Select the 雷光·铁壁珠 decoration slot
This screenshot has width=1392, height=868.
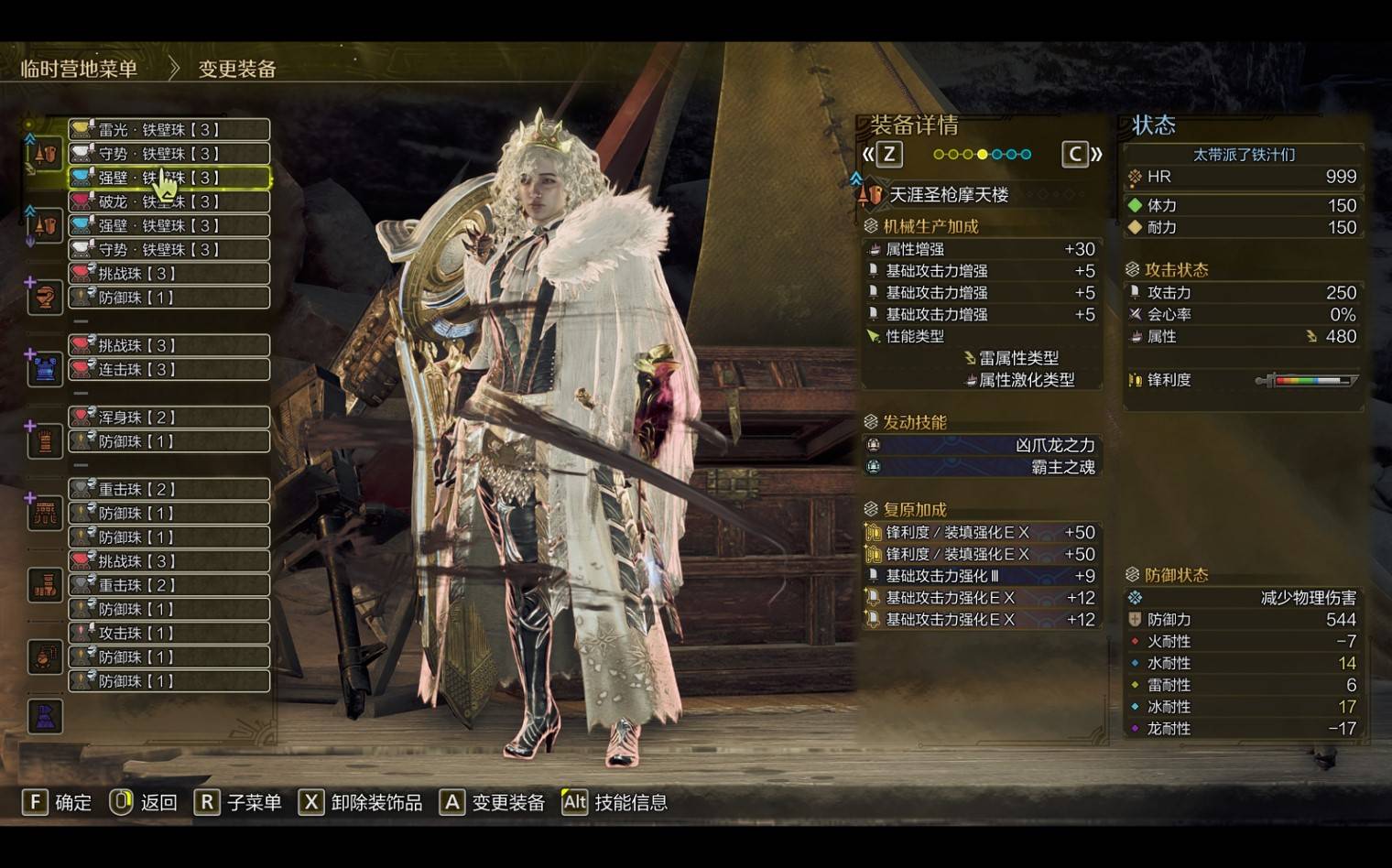(169, 129)
